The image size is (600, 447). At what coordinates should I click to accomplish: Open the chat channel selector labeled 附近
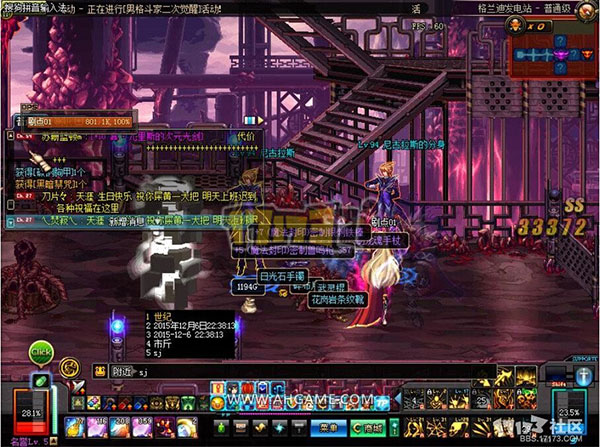point(122,370)
